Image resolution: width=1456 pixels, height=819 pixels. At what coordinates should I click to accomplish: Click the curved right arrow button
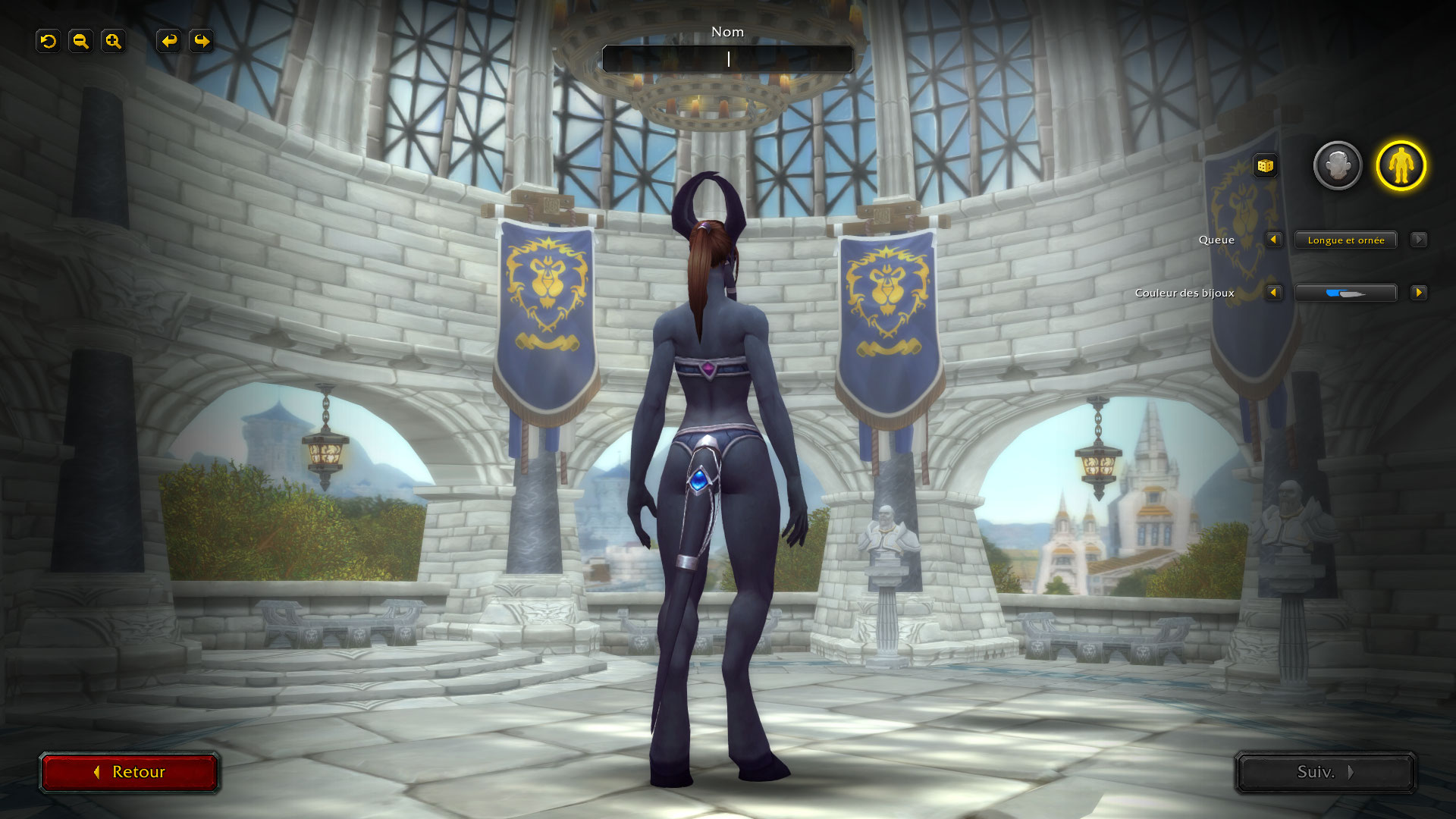(202, 41)
